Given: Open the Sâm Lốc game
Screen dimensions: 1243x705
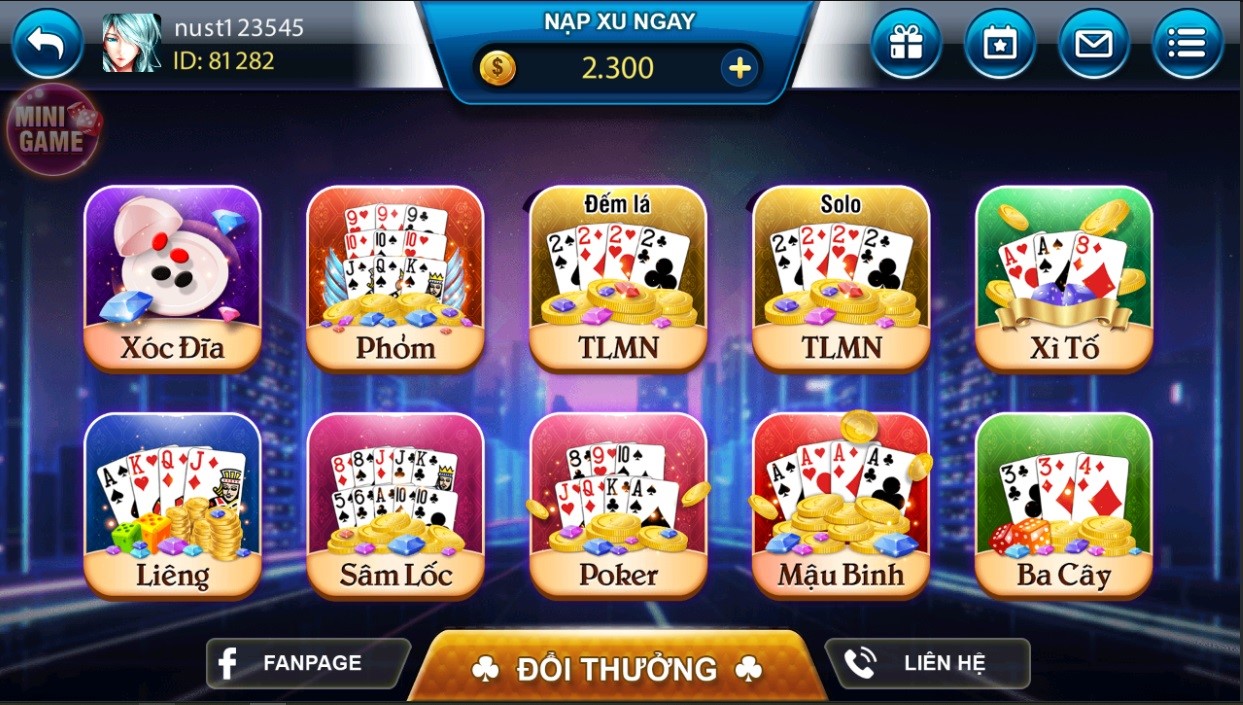Looking at the screenshot, I should [x=395, y=504].
